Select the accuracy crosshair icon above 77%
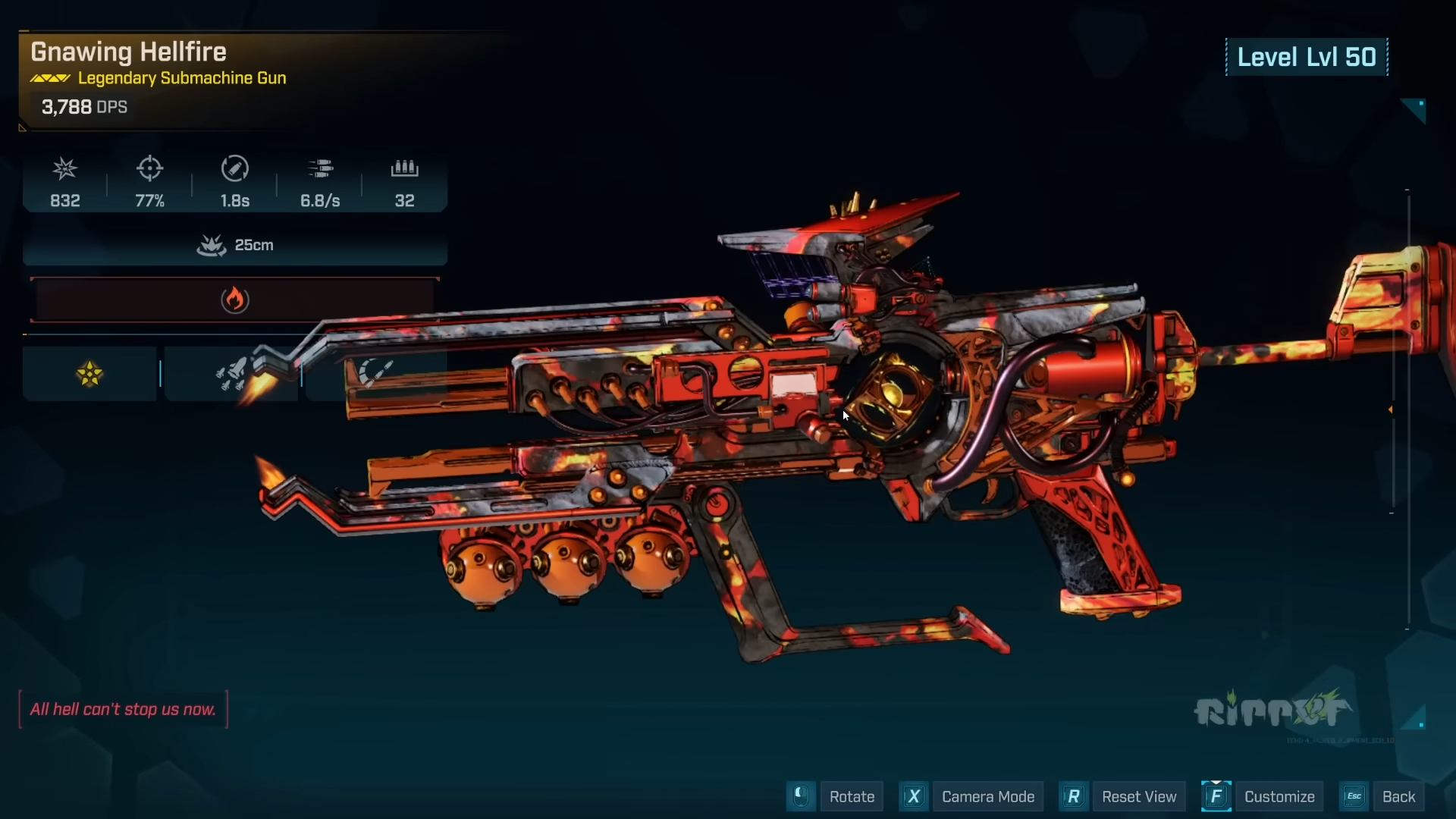 [x=149, y=168]
